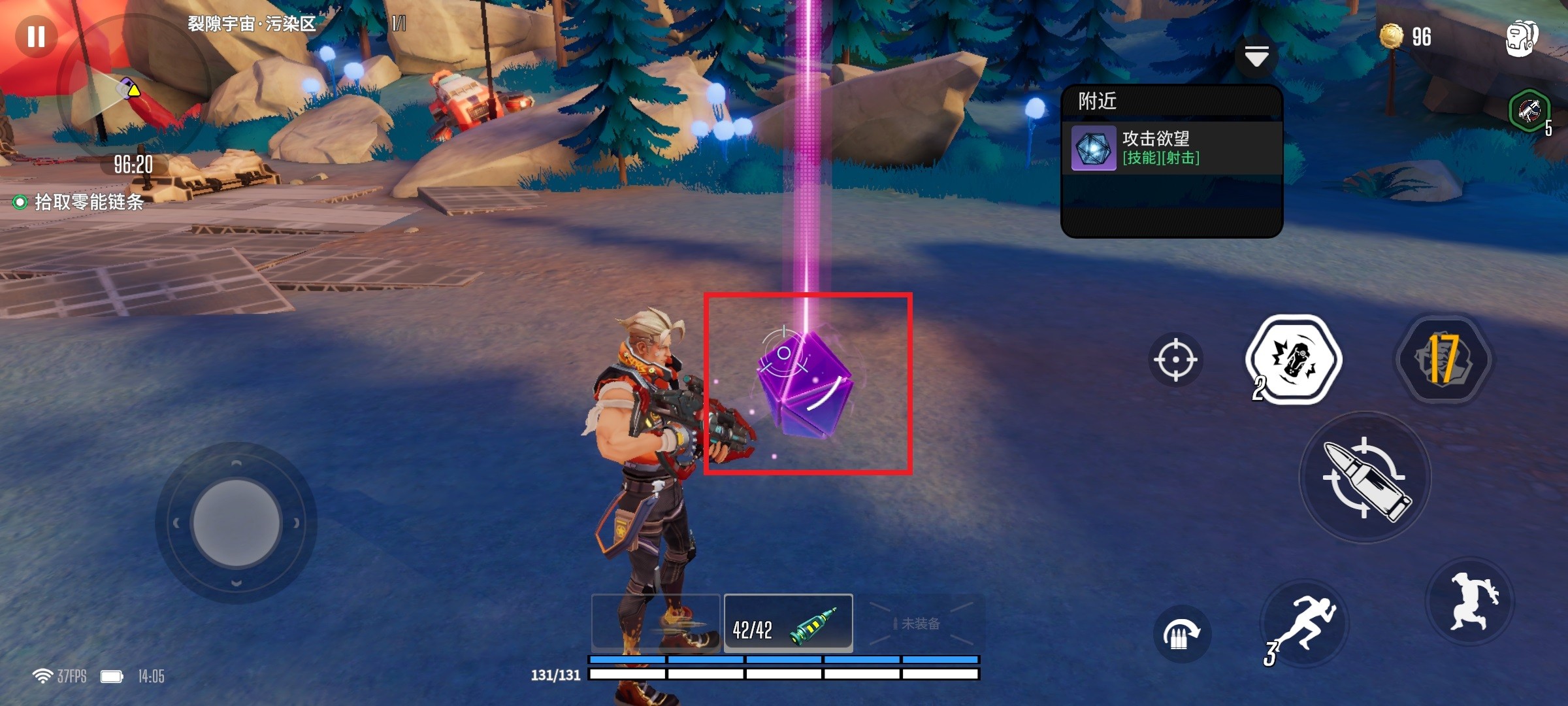Tap the green hexagon item icon
Screen dimensions: 1568x706
(1529, 111)
